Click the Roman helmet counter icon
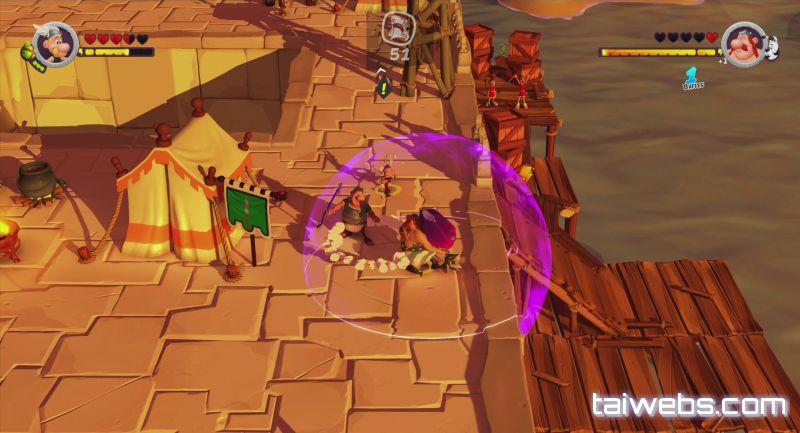Image resolution: width=800 pixels, height=433 pixels. pyautogui.click(x=400, y=29)
